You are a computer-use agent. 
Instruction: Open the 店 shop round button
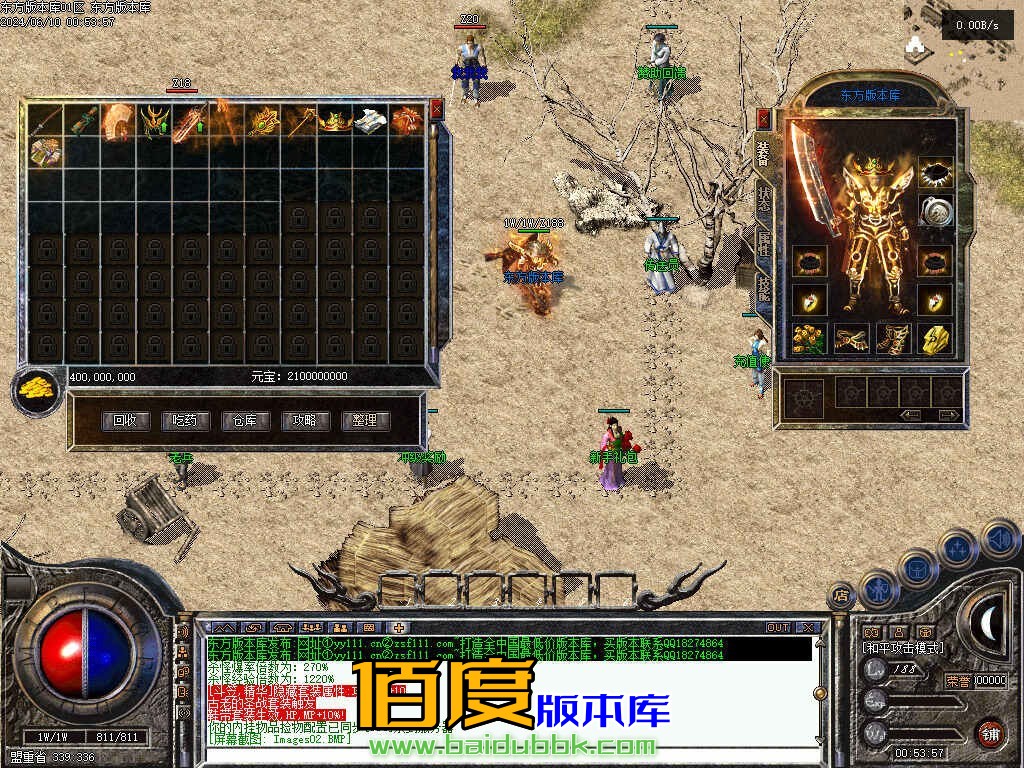(x=841, y=597)
